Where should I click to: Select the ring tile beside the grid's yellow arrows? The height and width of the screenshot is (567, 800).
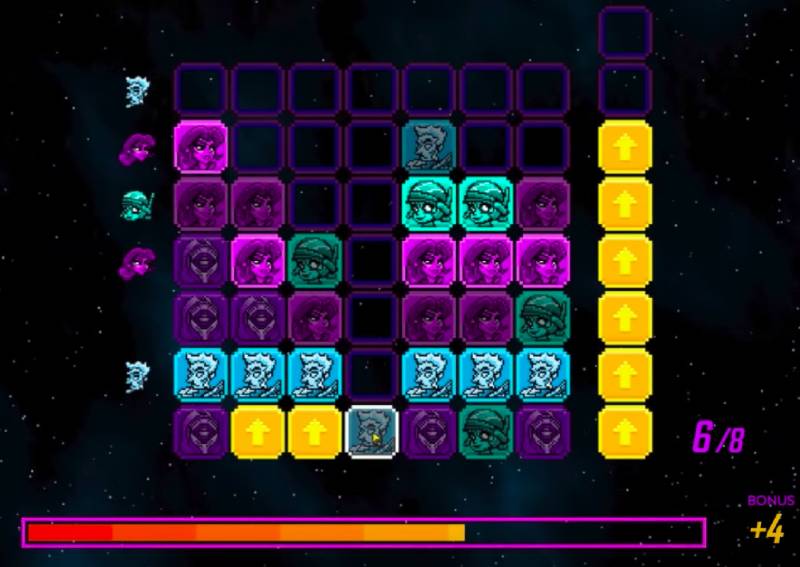pyautogui.click(x=201, y=433)
